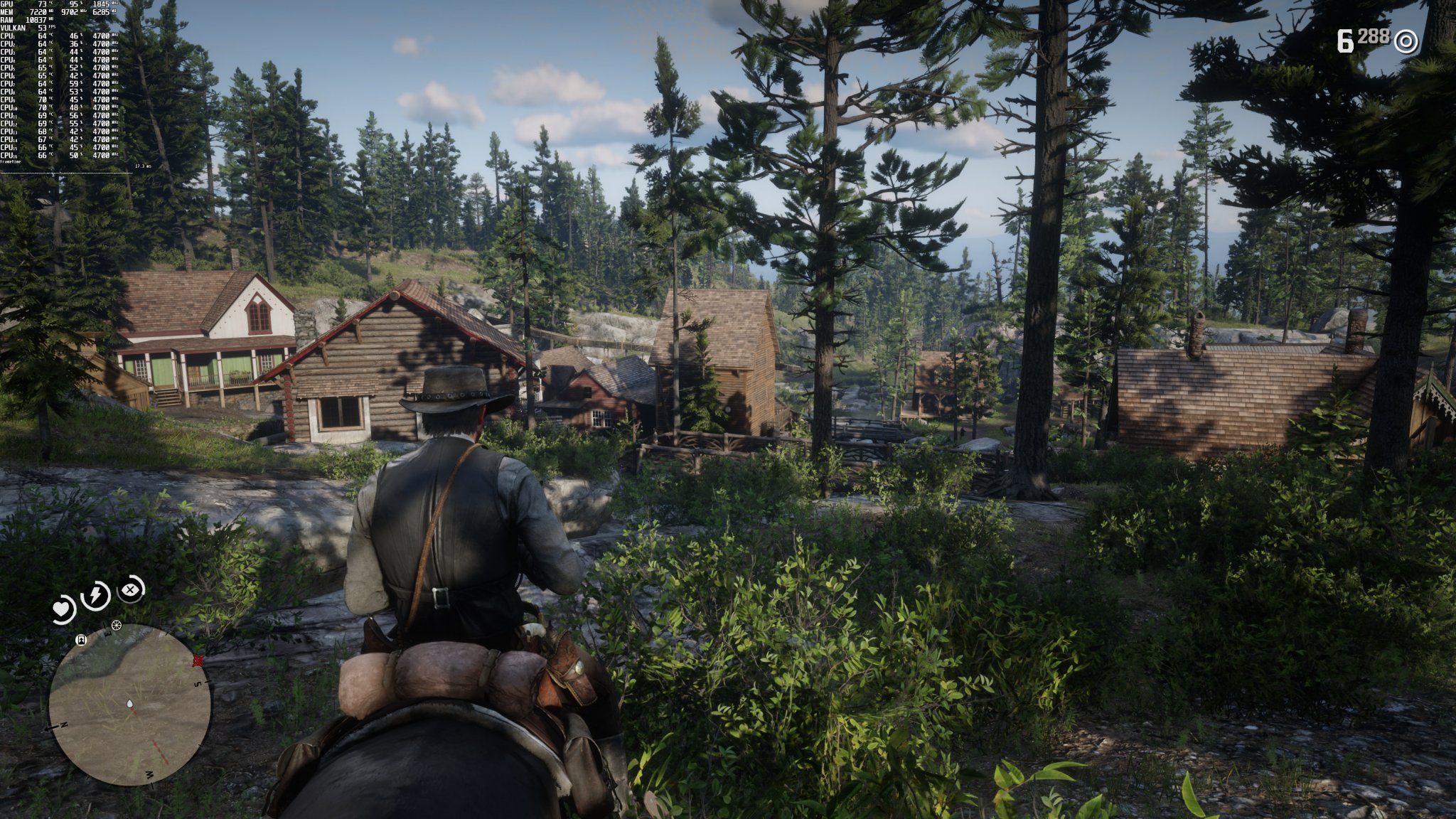
Task: Select the wagon wheel marker above the minimap
Action: click(116, 626)
